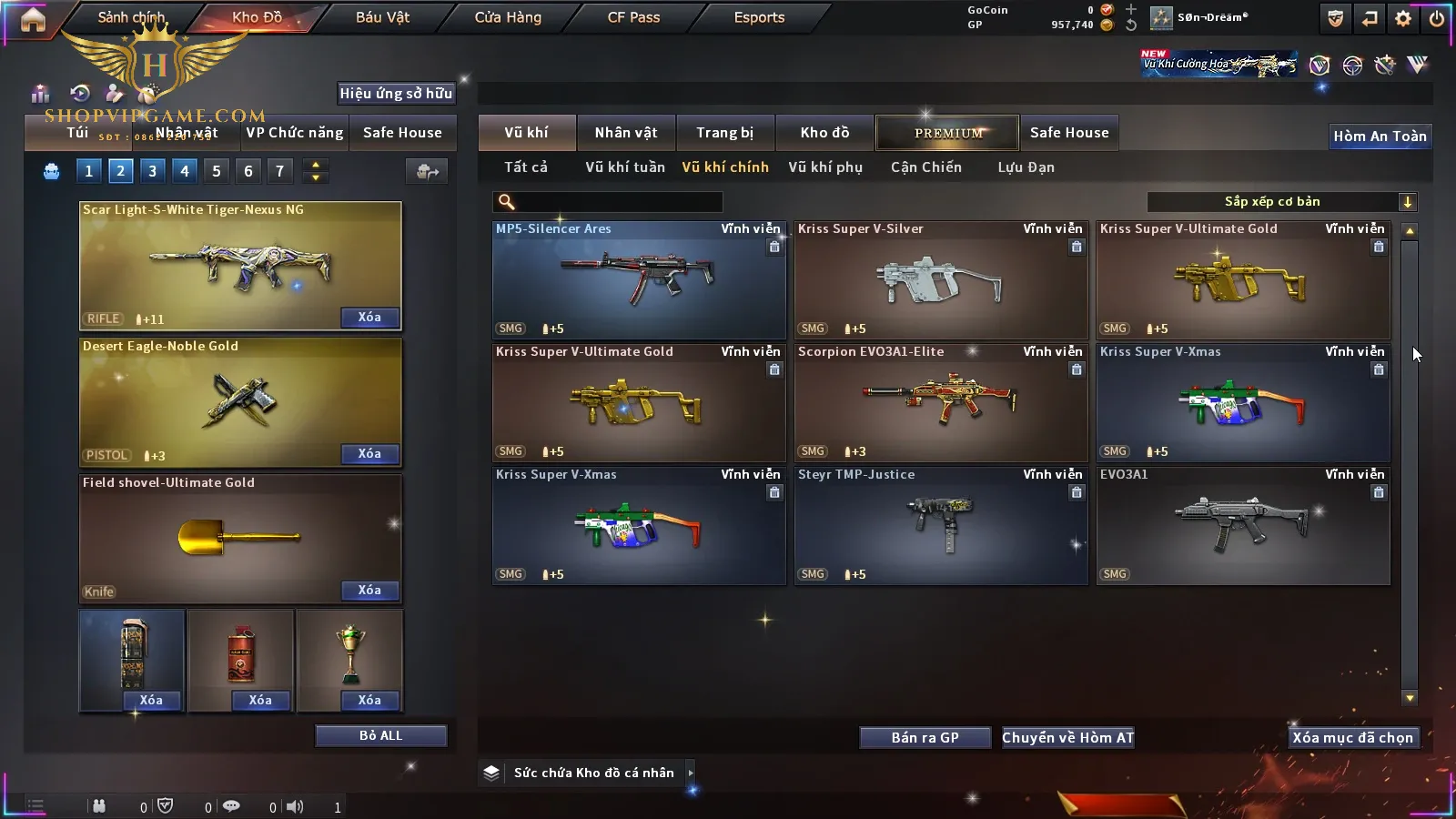1456x819 pixels.
Task: Go to the CF Pass page
Action: tap(633, 17)
